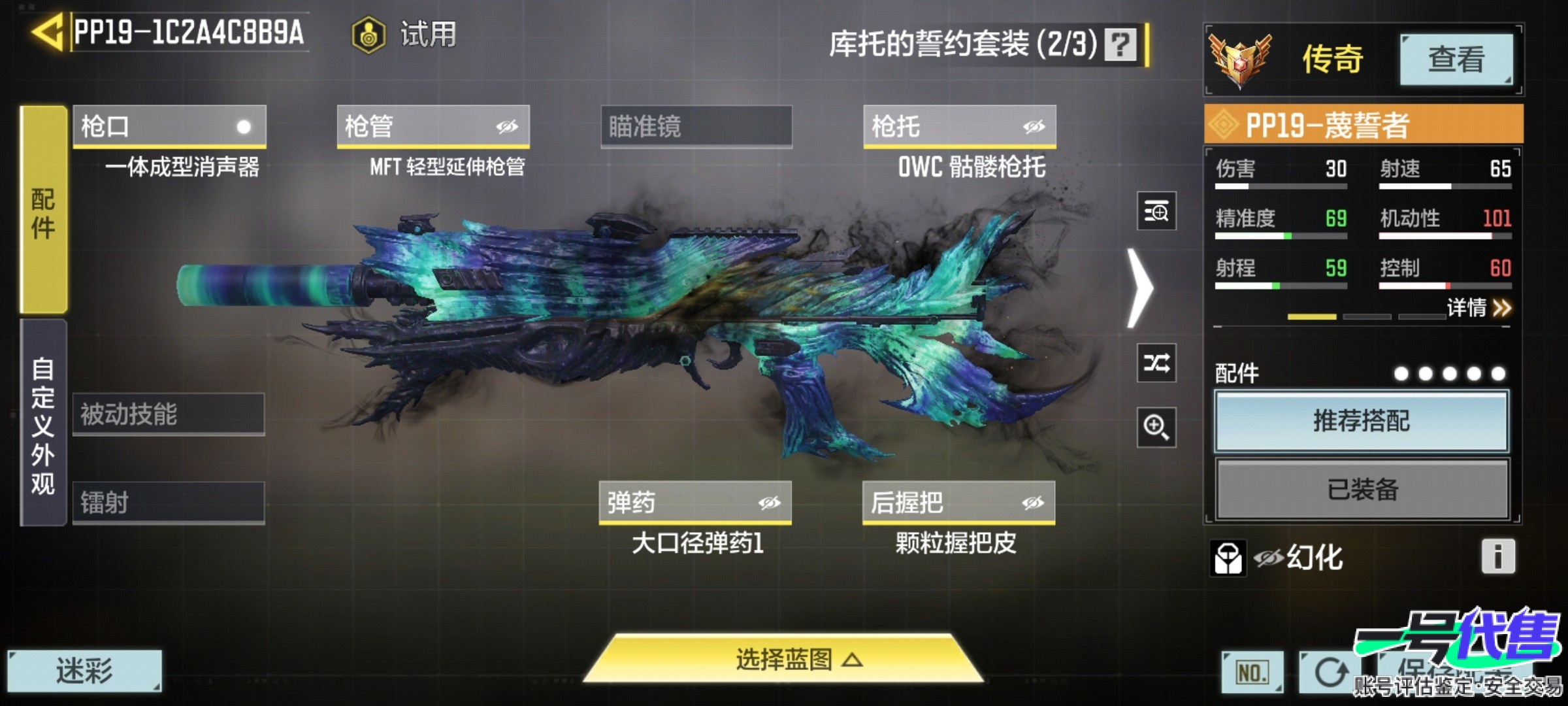Toggle visibility of the 枪管 attachment
This screenshot has height=706, width=1568.
(x=508, y=127)
